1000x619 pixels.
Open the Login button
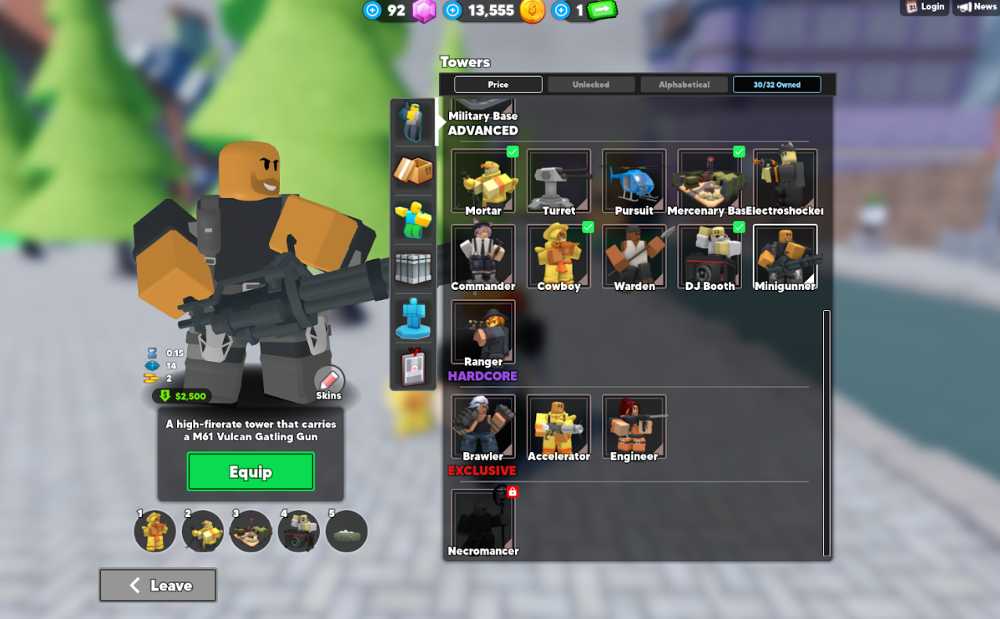click(x=925, y=7)
